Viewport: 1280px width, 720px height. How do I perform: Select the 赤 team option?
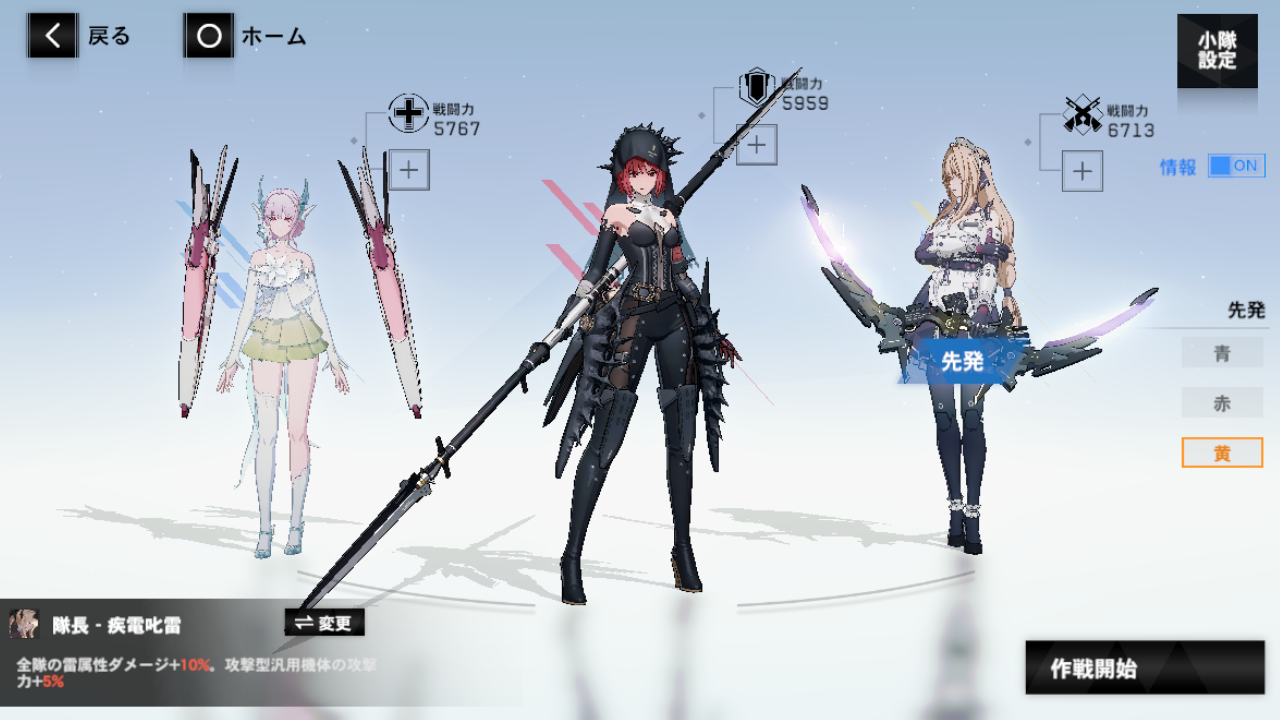[1222, 402]
